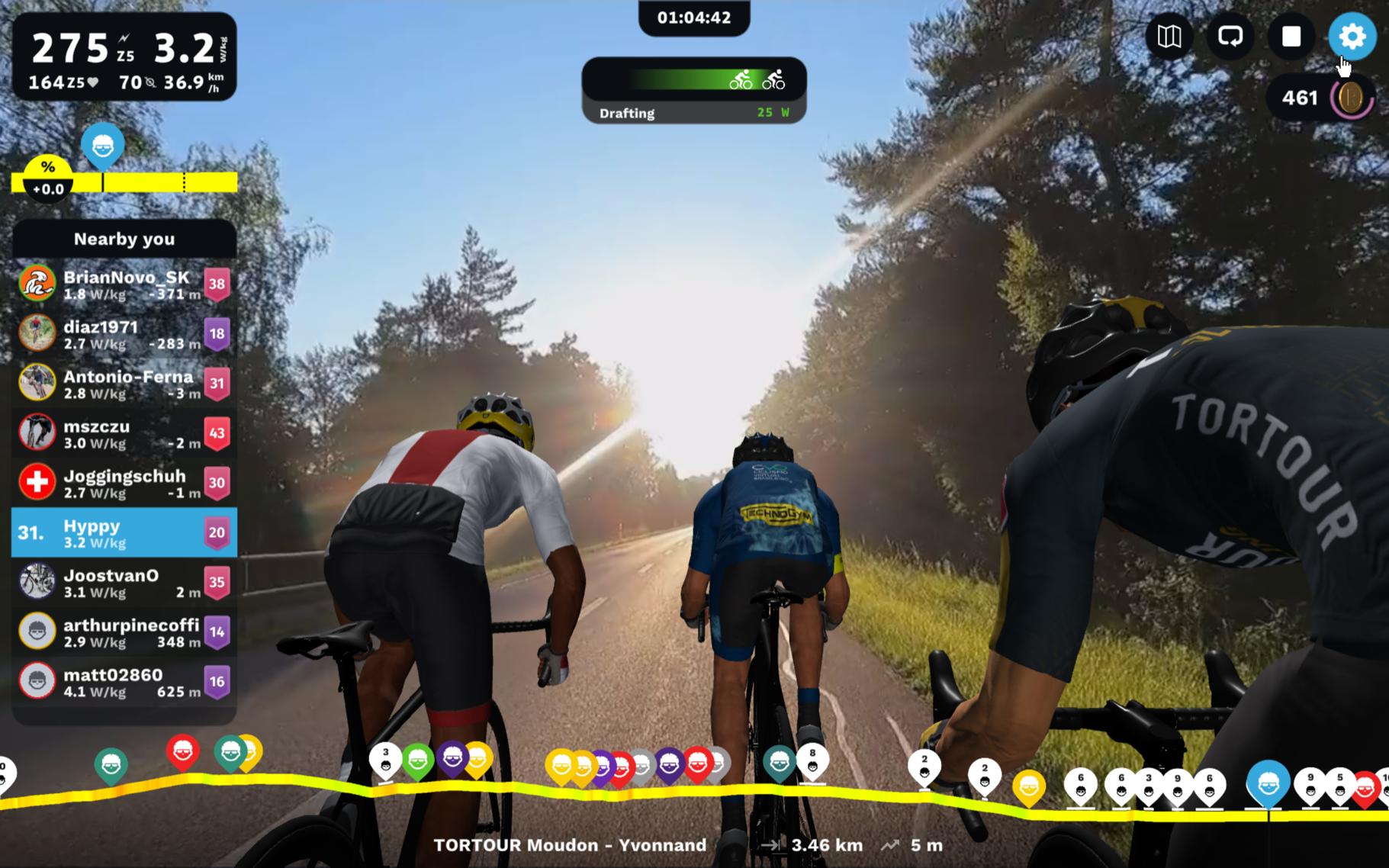Screen dimensions: 1389x868
Task: Select rider BrianNovo_SK in nearby list
Action: pyautogui.click(x=124, y=285)
